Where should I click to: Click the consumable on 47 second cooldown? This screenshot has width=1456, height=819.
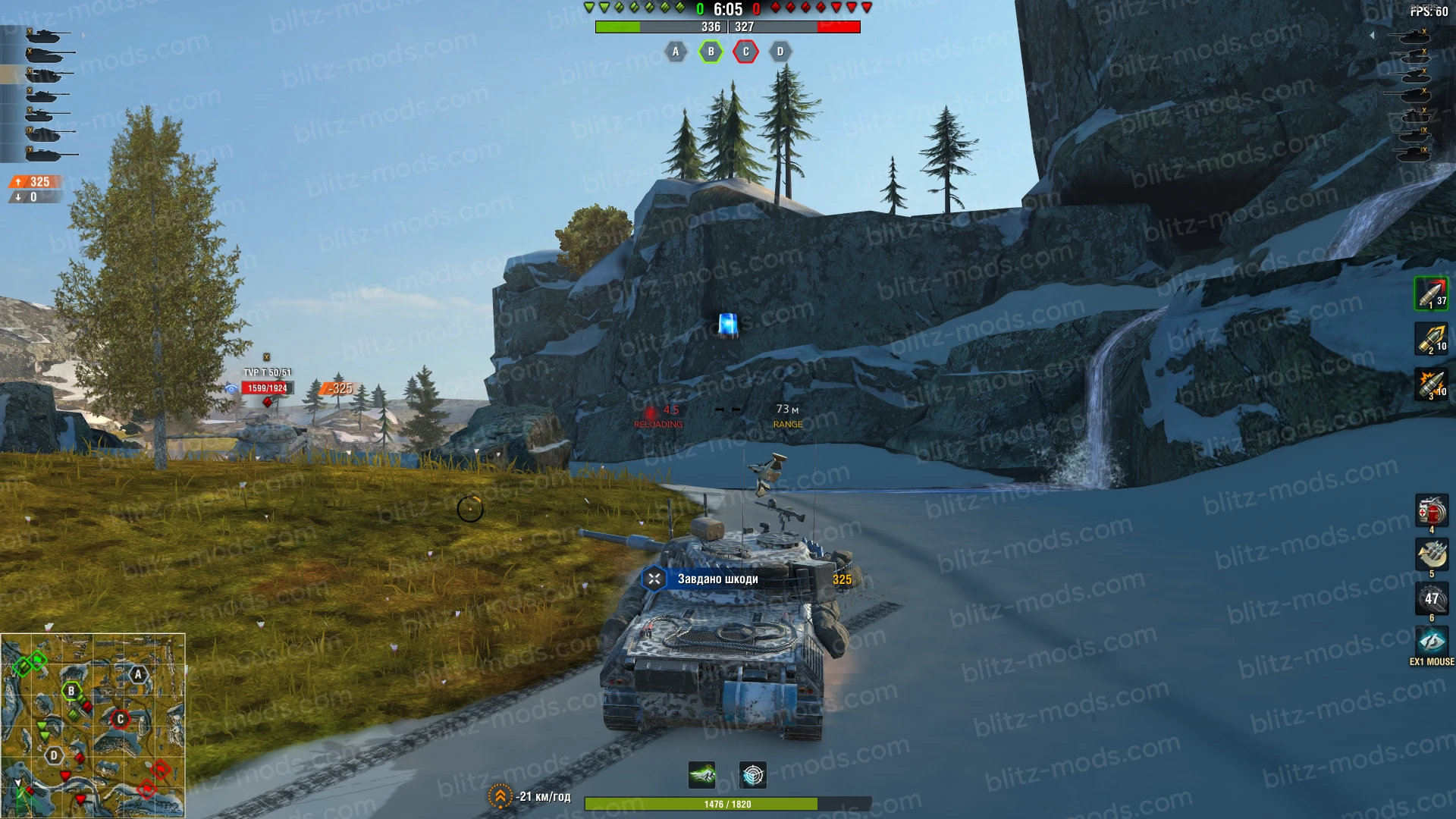(x=1431, y=599)
